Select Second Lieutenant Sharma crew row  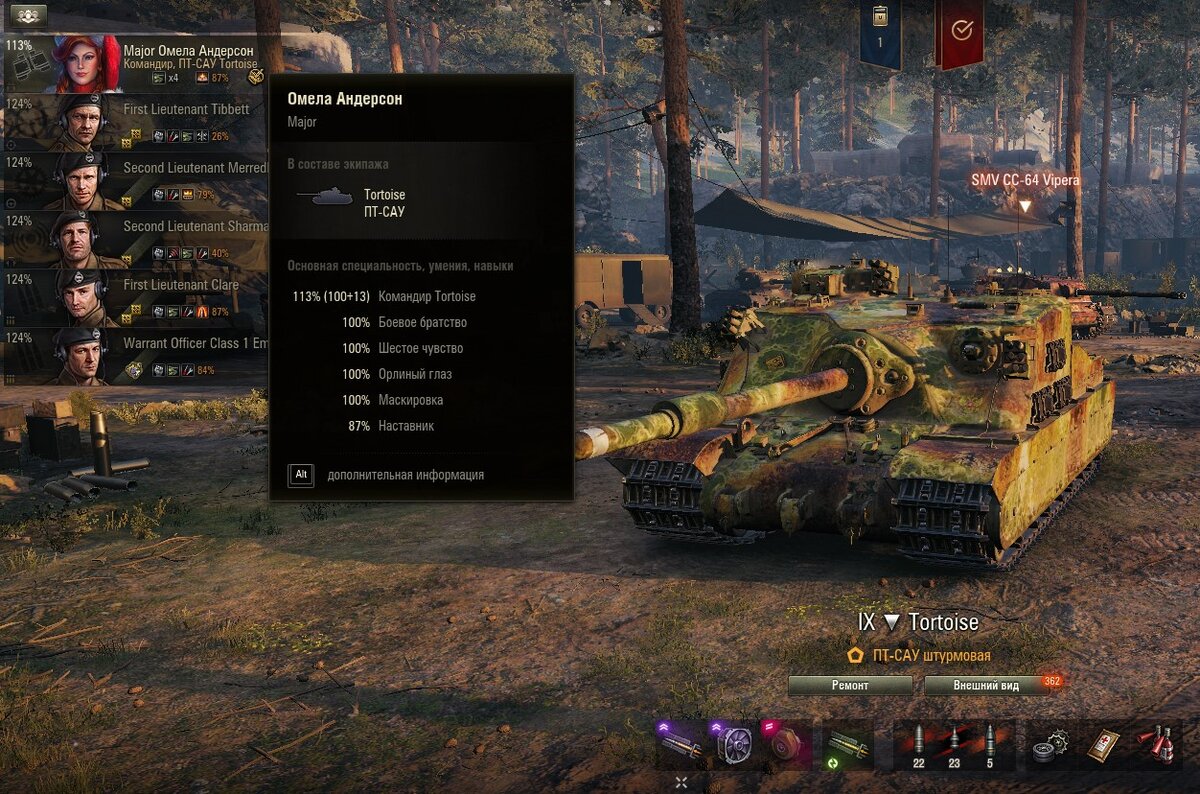click(135, 239)
